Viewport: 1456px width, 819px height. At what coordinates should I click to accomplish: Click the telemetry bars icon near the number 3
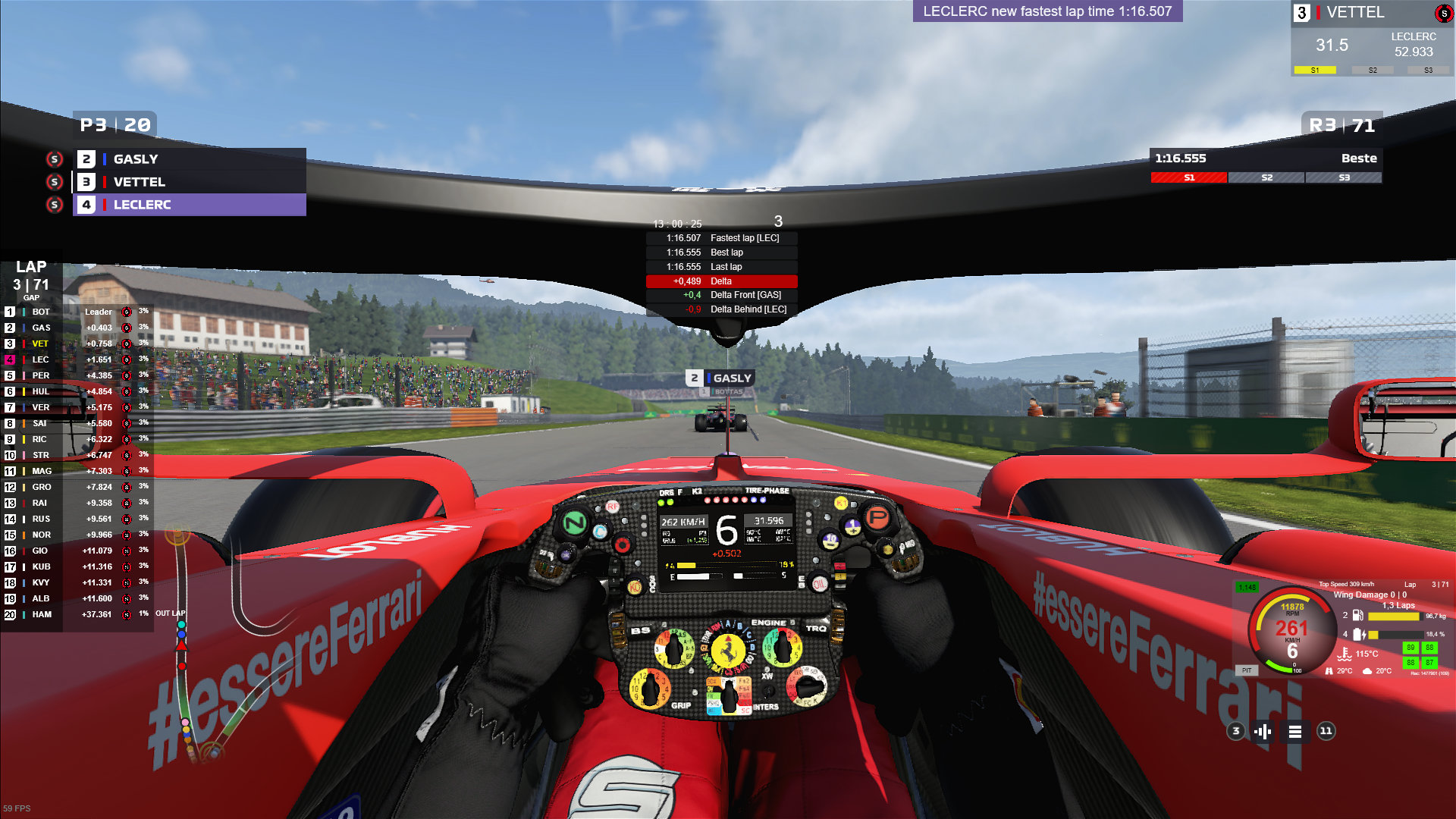pos(1261,733)
